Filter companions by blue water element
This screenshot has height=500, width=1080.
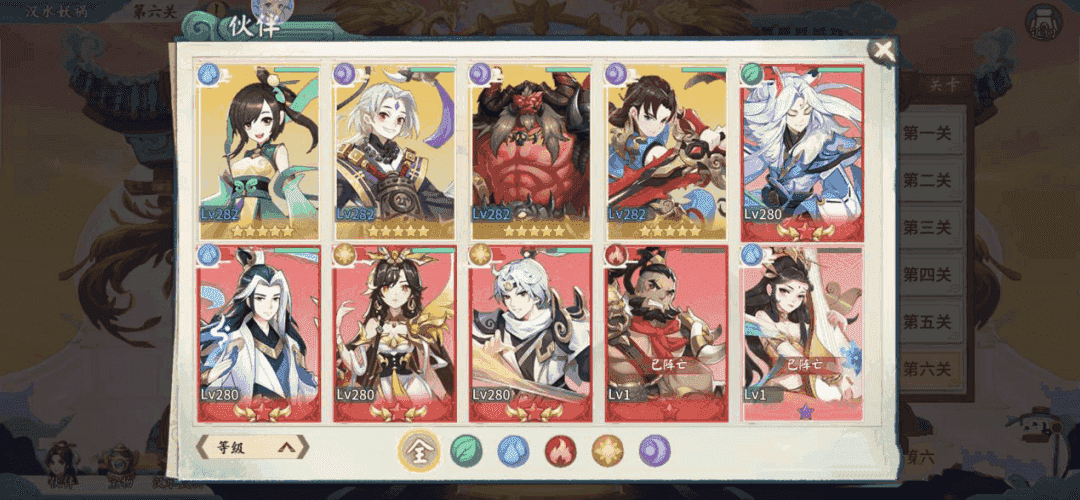coord(513,451)
